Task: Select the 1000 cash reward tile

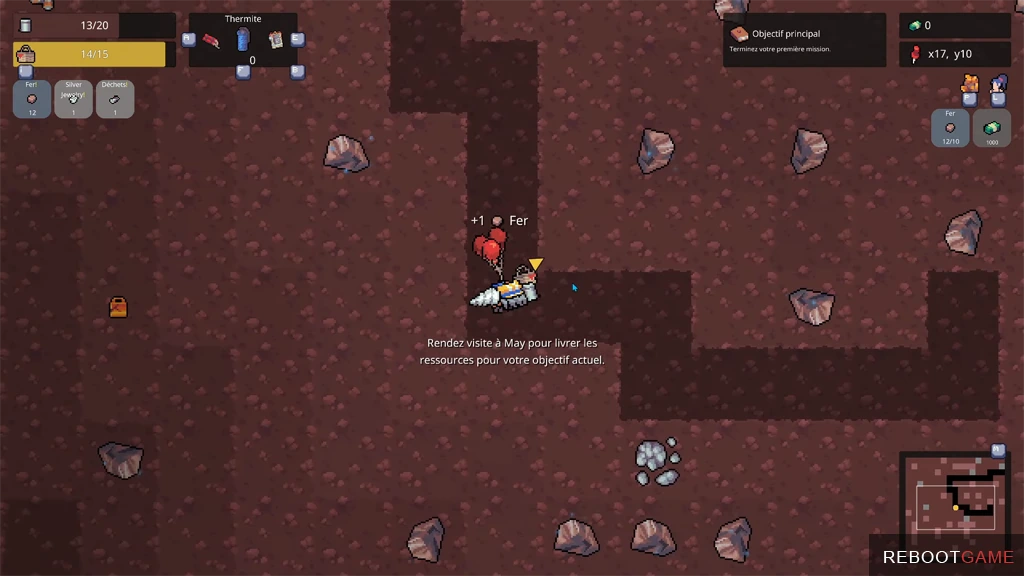Action: click(991, 128)
